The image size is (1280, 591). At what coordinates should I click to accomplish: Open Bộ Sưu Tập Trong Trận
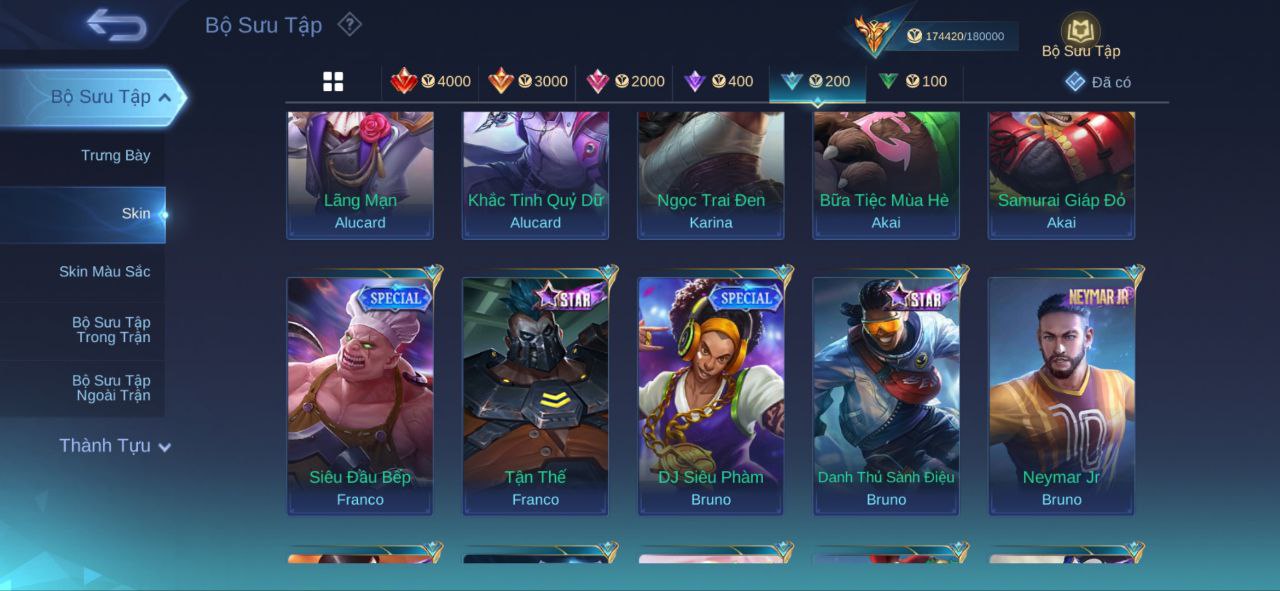pos(110,330)
